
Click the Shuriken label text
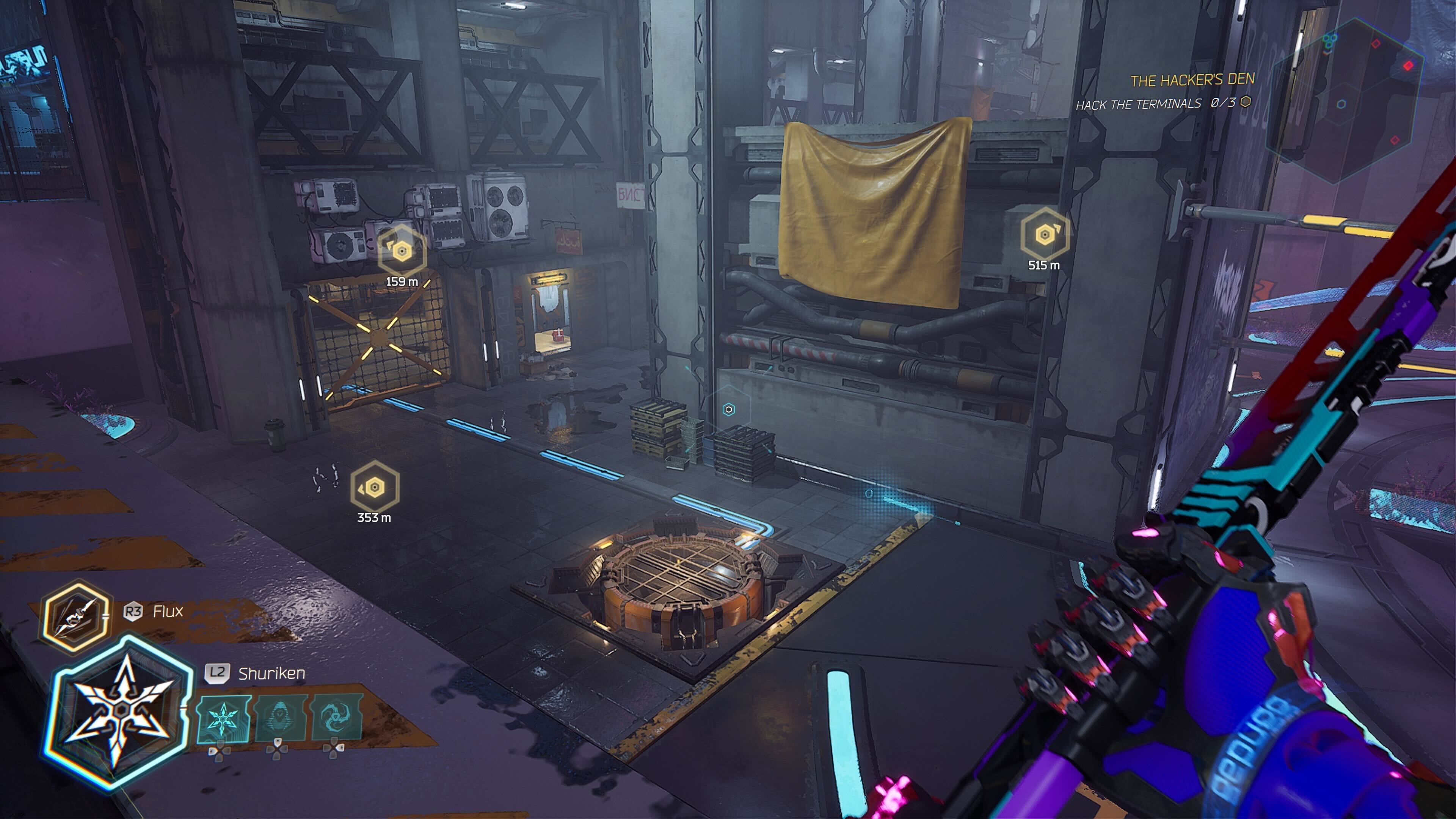pos(272,674)
